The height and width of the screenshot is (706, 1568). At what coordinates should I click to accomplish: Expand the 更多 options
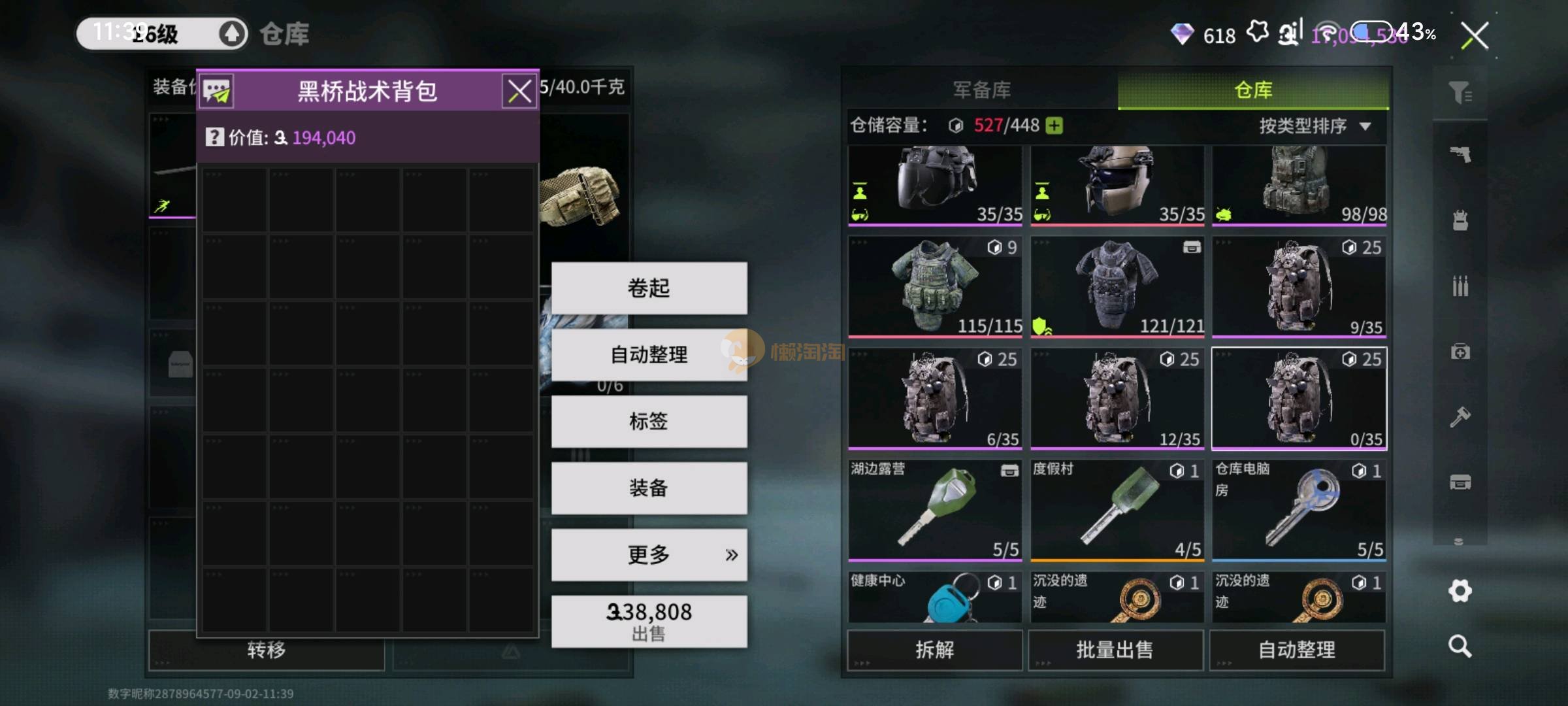[649, 555]
